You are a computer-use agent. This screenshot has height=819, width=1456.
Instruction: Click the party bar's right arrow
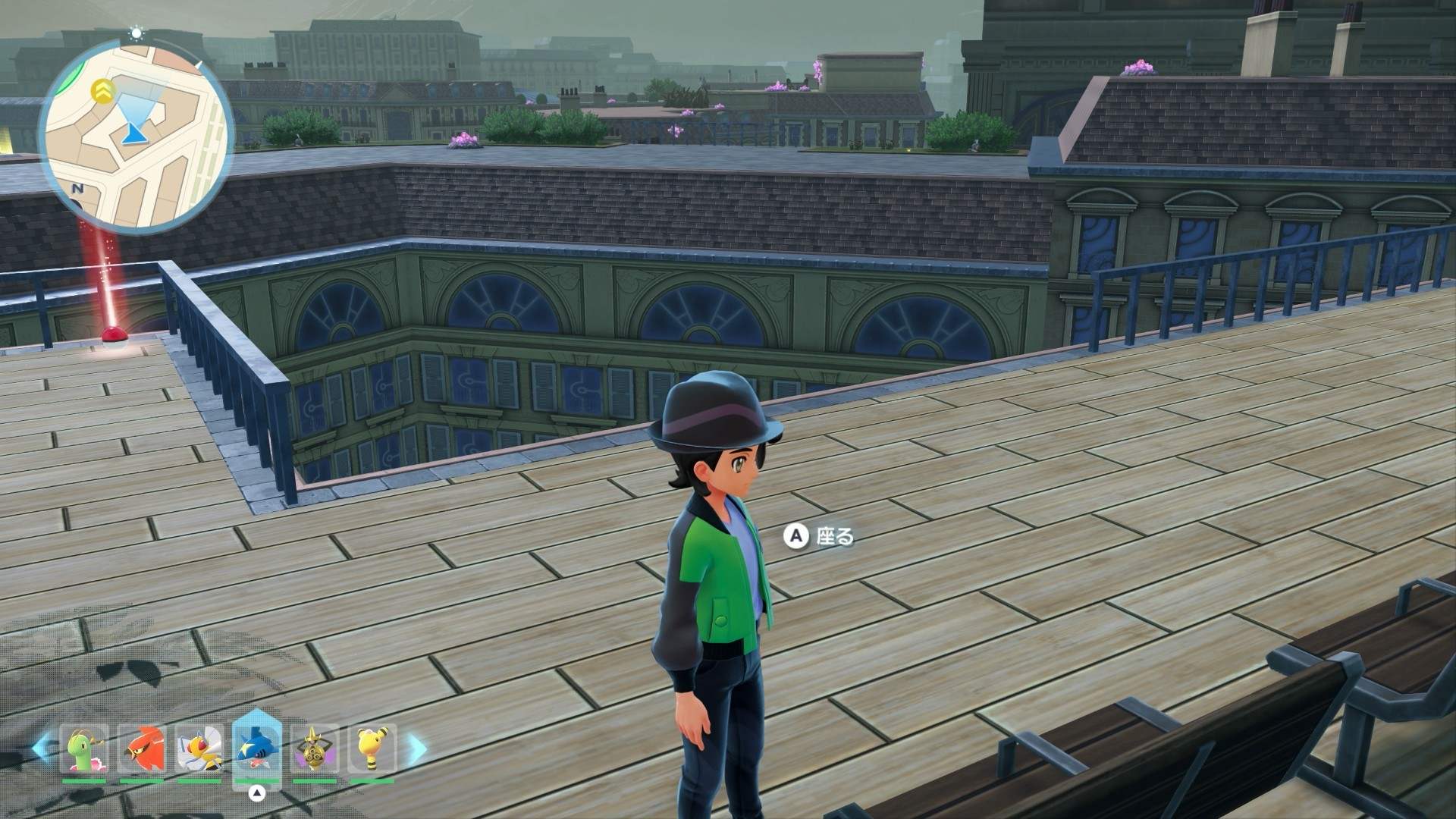coord(418,748)
